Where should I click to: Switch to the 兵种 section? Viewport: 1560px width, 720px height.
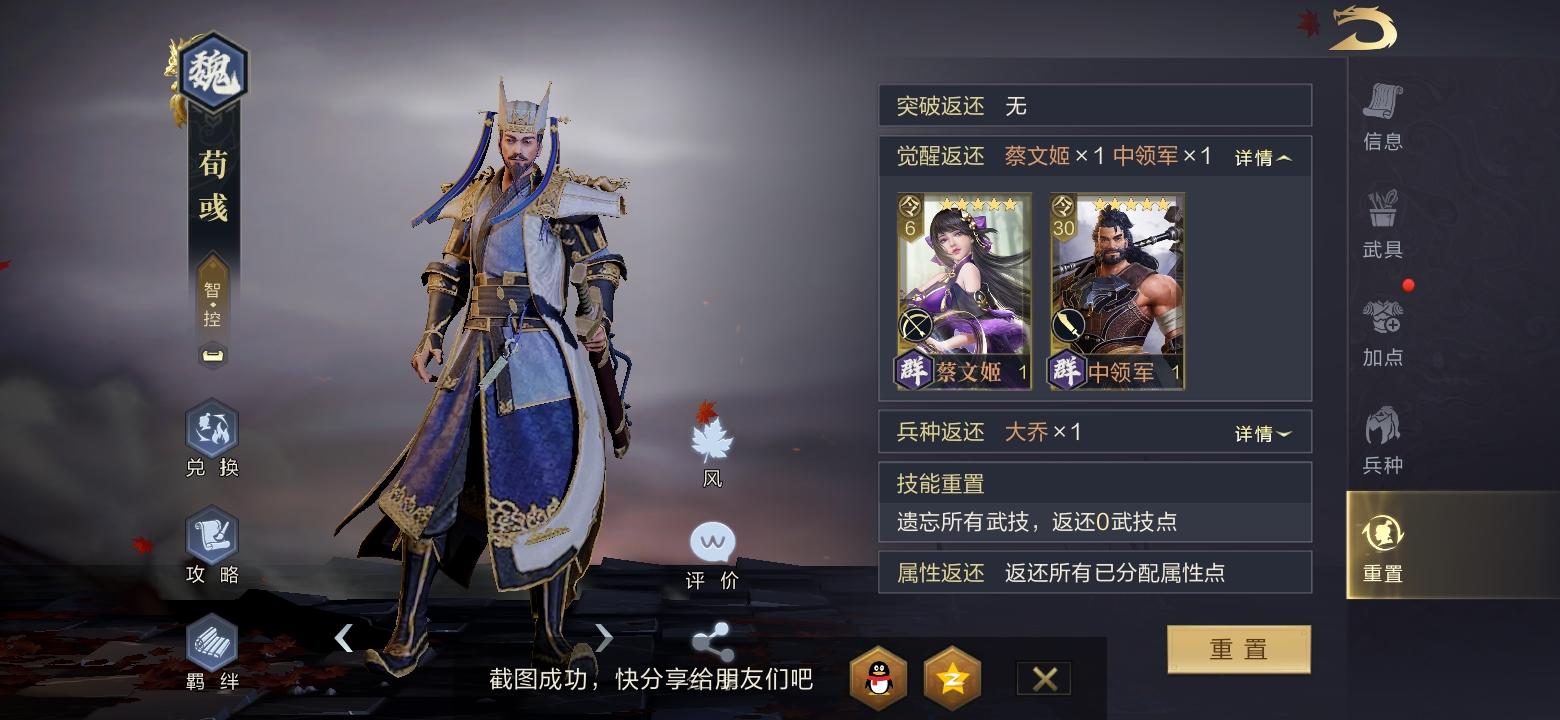[1383, 435]
